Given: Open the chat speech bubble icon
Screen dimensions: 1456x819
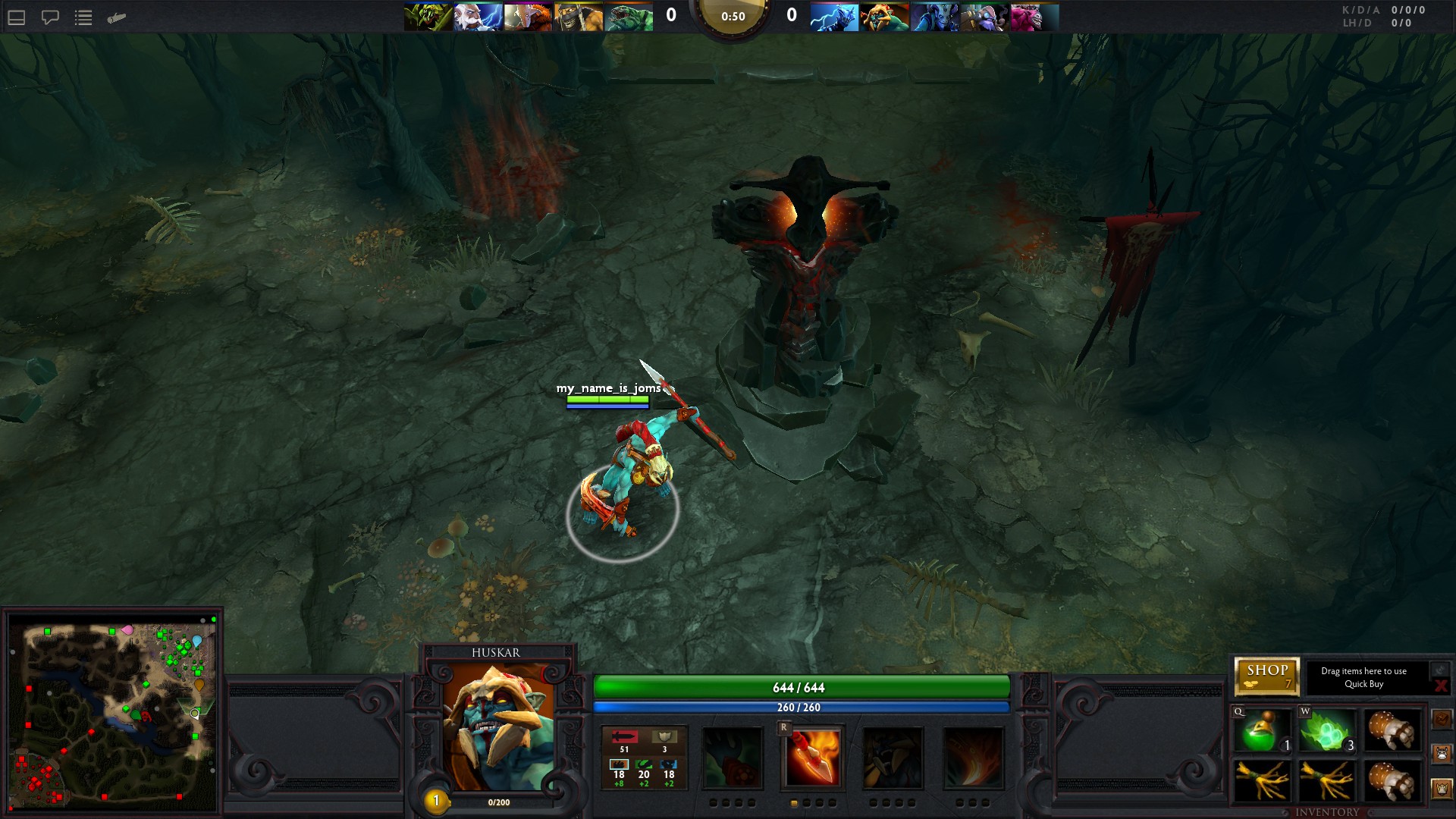Looking at the screenshot, I should [50, 17].
